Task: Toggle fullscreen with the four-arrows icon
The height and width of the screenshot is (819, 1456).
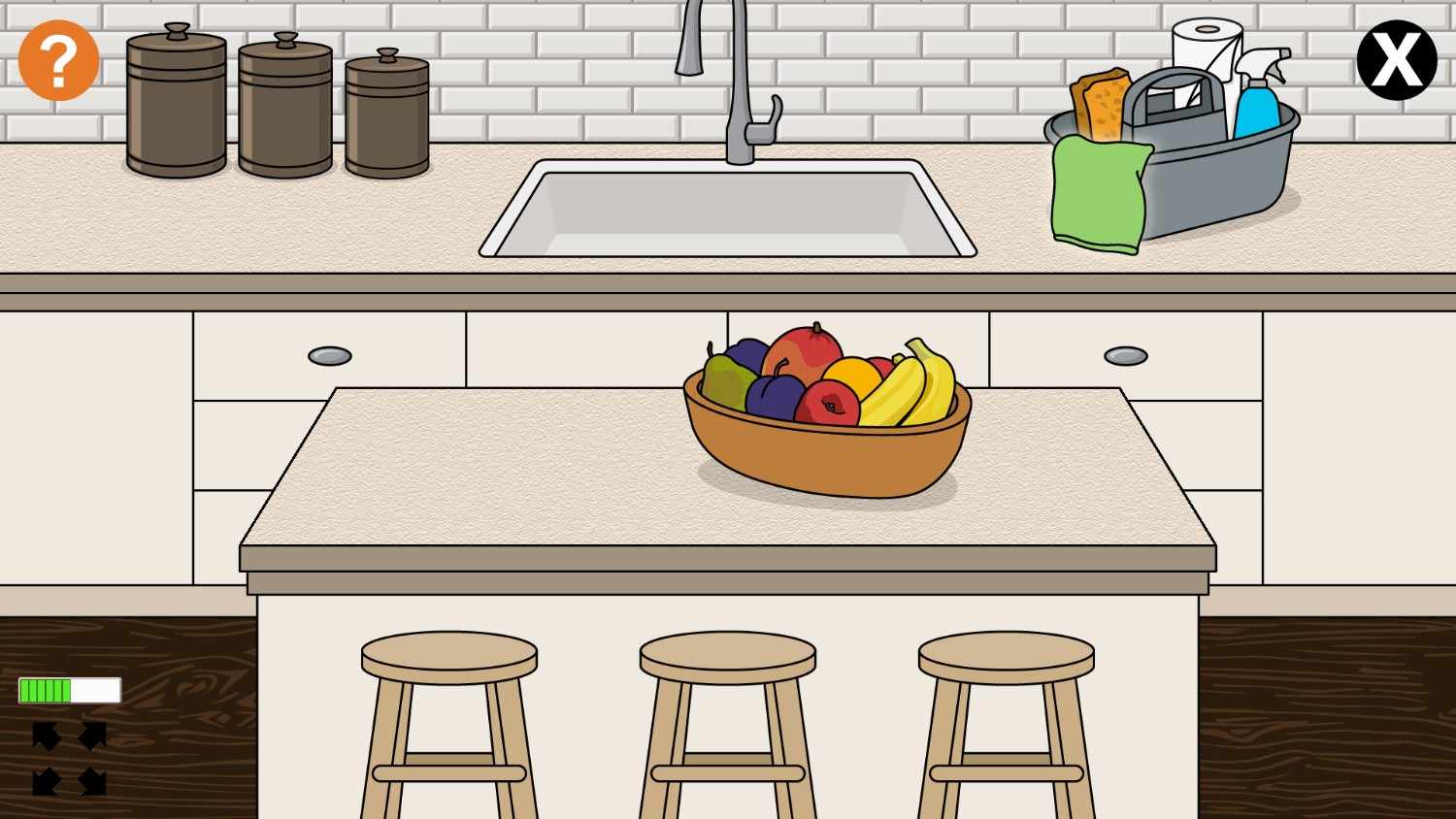Action: [x=69, y=758]
